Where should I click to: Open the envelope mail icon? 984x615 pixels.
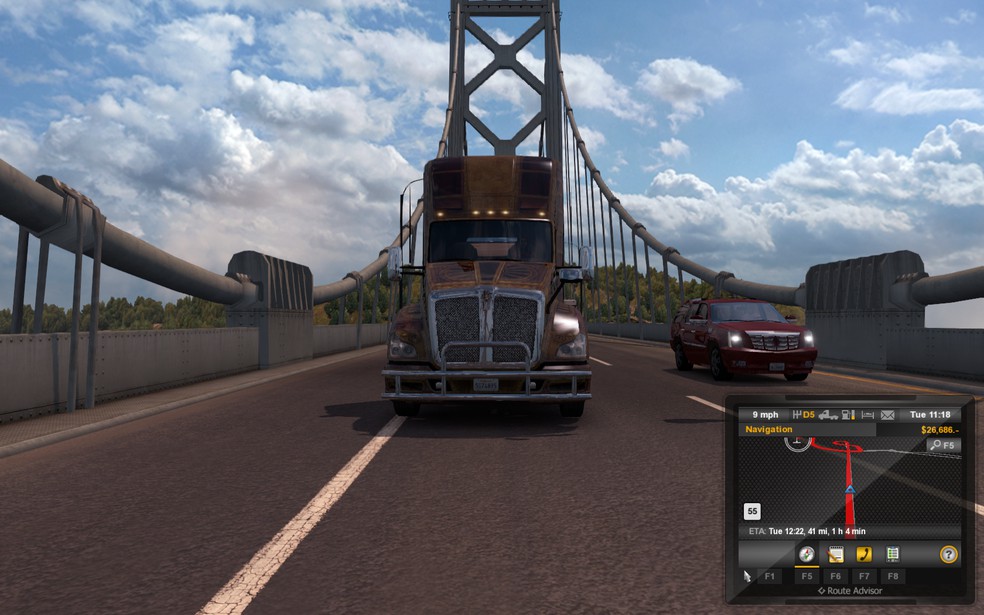[x=887, y=415]
